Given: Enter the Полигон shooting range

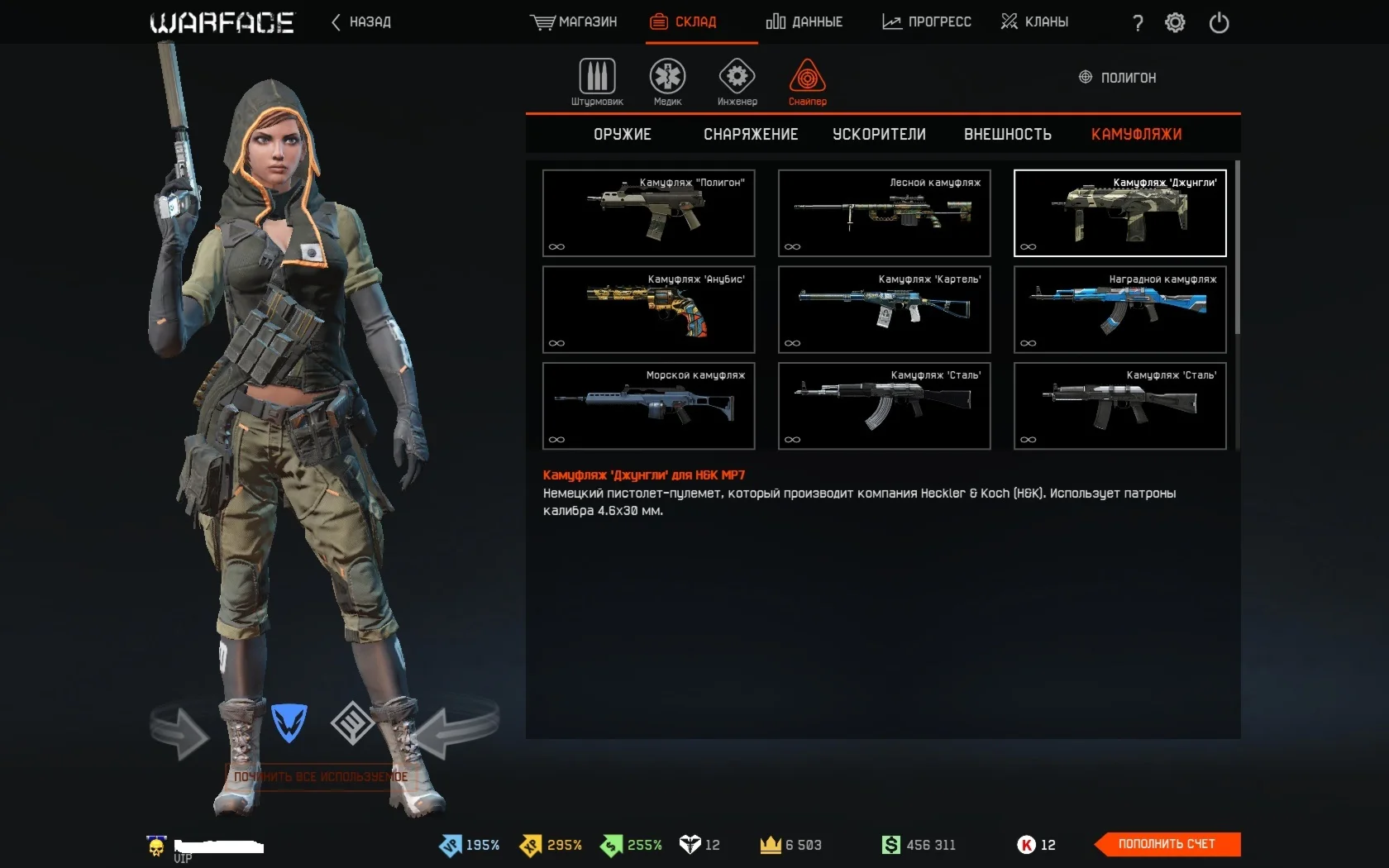Looking at the screenshot, I should coord(1117,78).
